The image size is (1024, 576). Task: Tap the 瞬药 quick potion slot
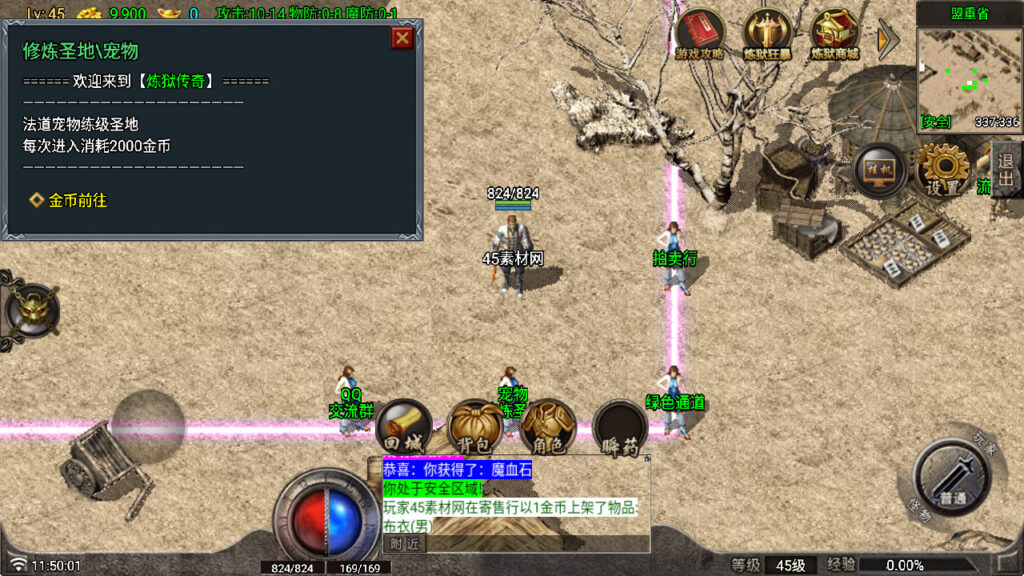pos(620,430)
